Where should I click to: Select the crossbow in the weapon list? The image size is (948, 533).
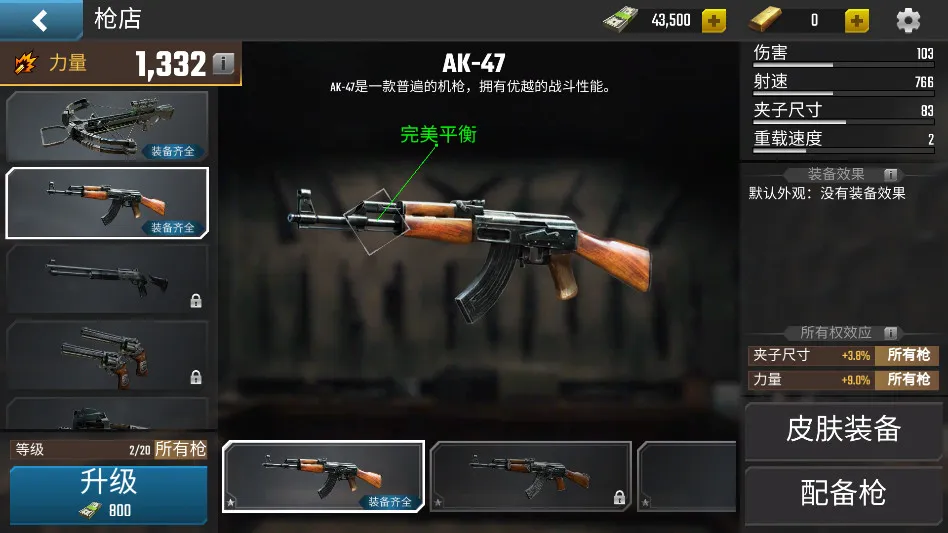click(x=107, y=126)
